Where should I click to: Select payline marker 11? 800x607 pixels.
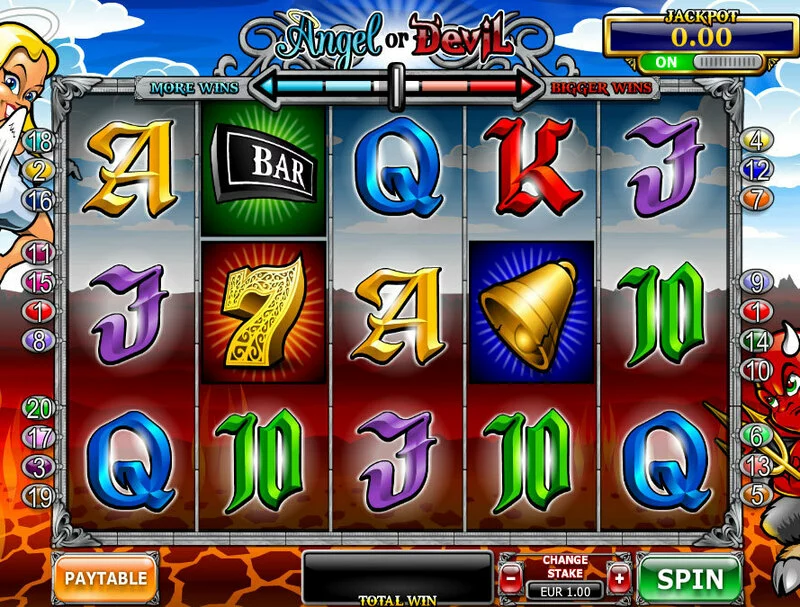(41, 253)
